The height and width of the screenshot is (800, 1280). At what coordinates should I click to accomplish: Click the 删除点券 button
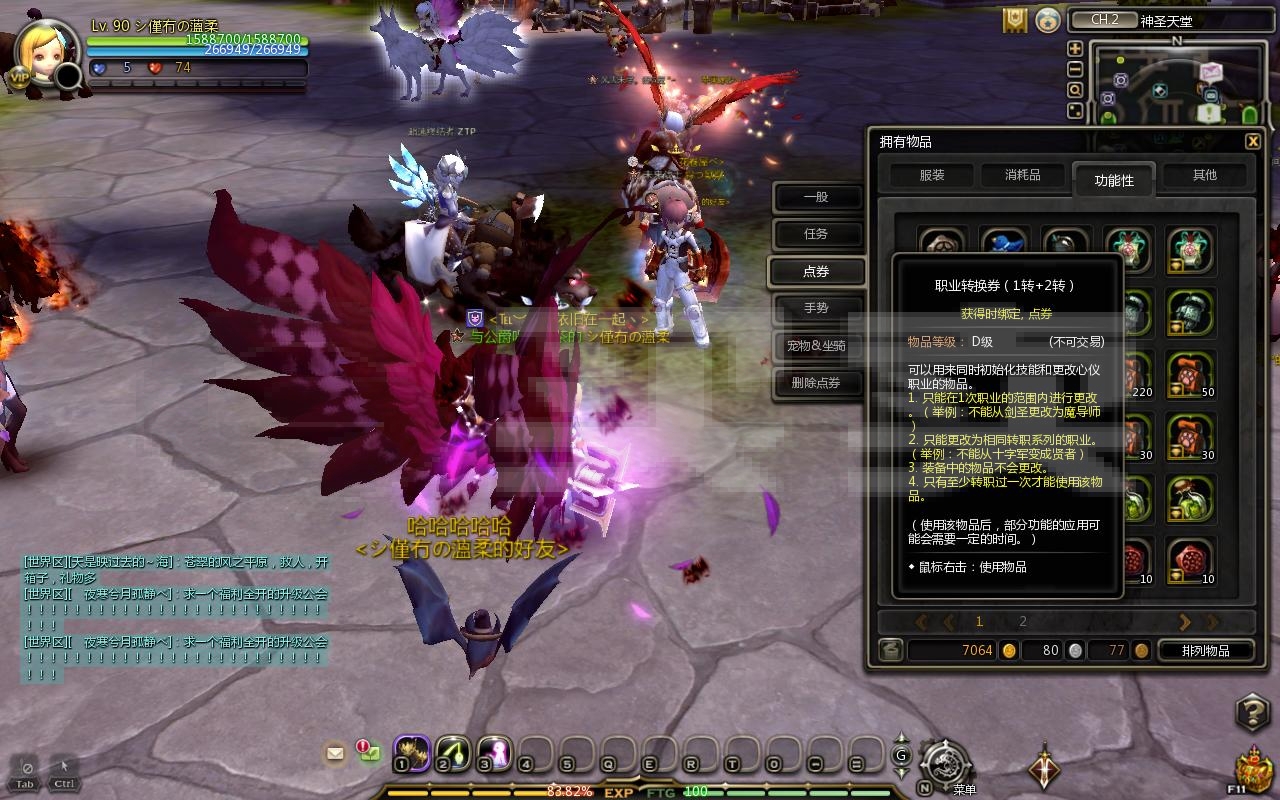pyautogui.click(x=816, y=383)
